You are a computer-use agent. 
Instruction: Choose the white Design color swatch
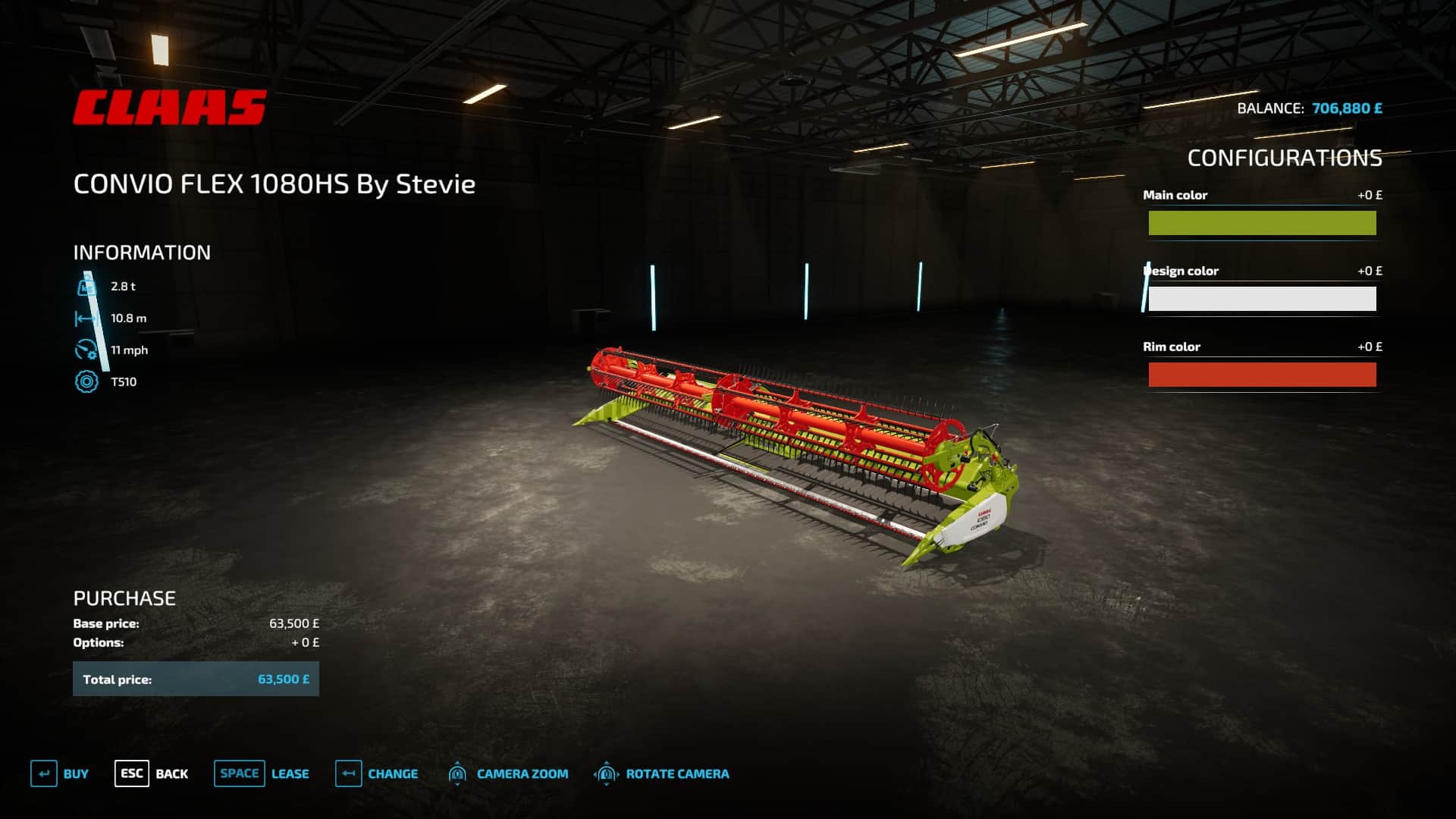click(x=1262, y=299)
